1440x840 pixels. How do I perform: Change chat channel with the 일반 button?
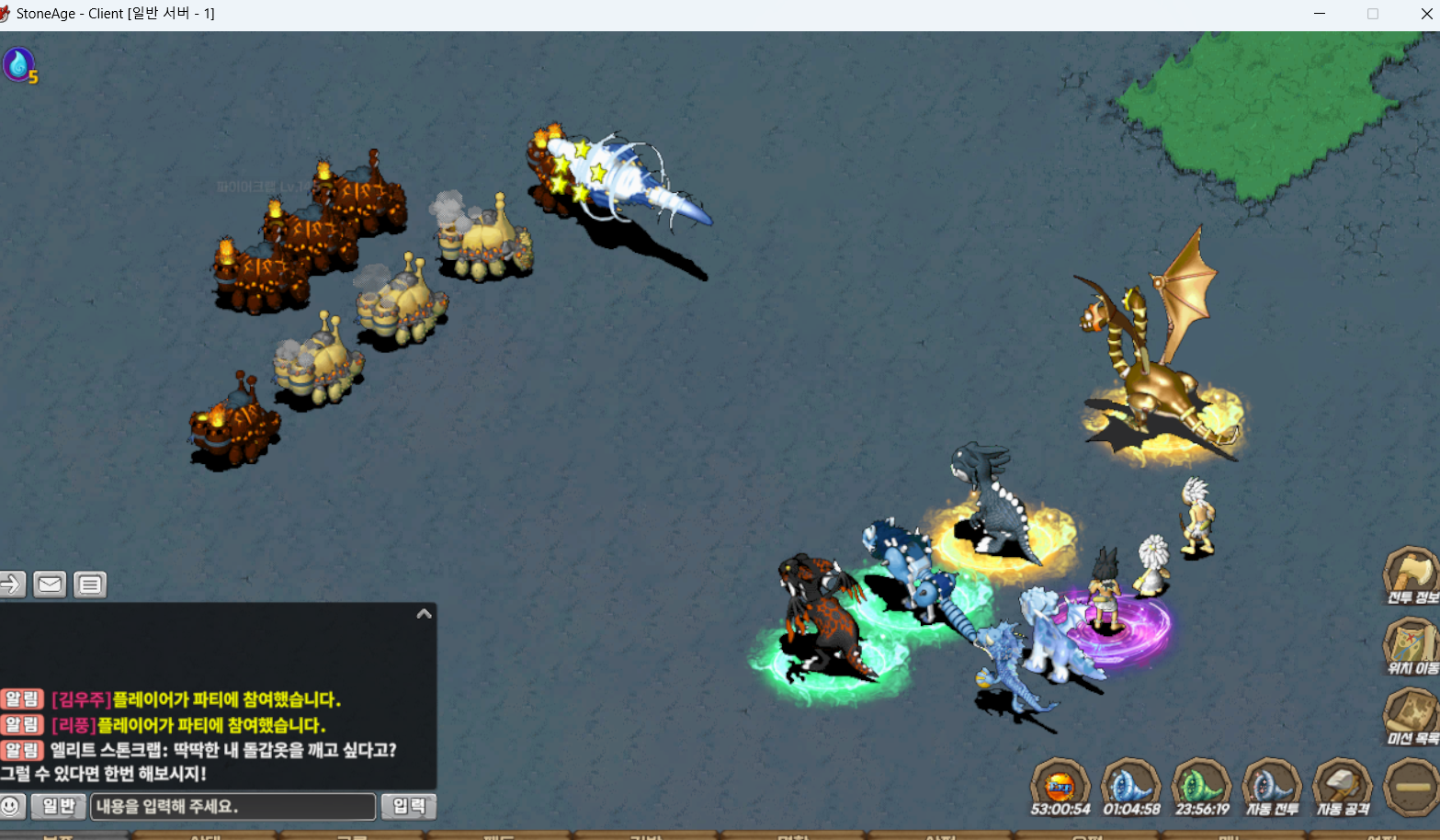pyautogui.click(x=59, y=807)
